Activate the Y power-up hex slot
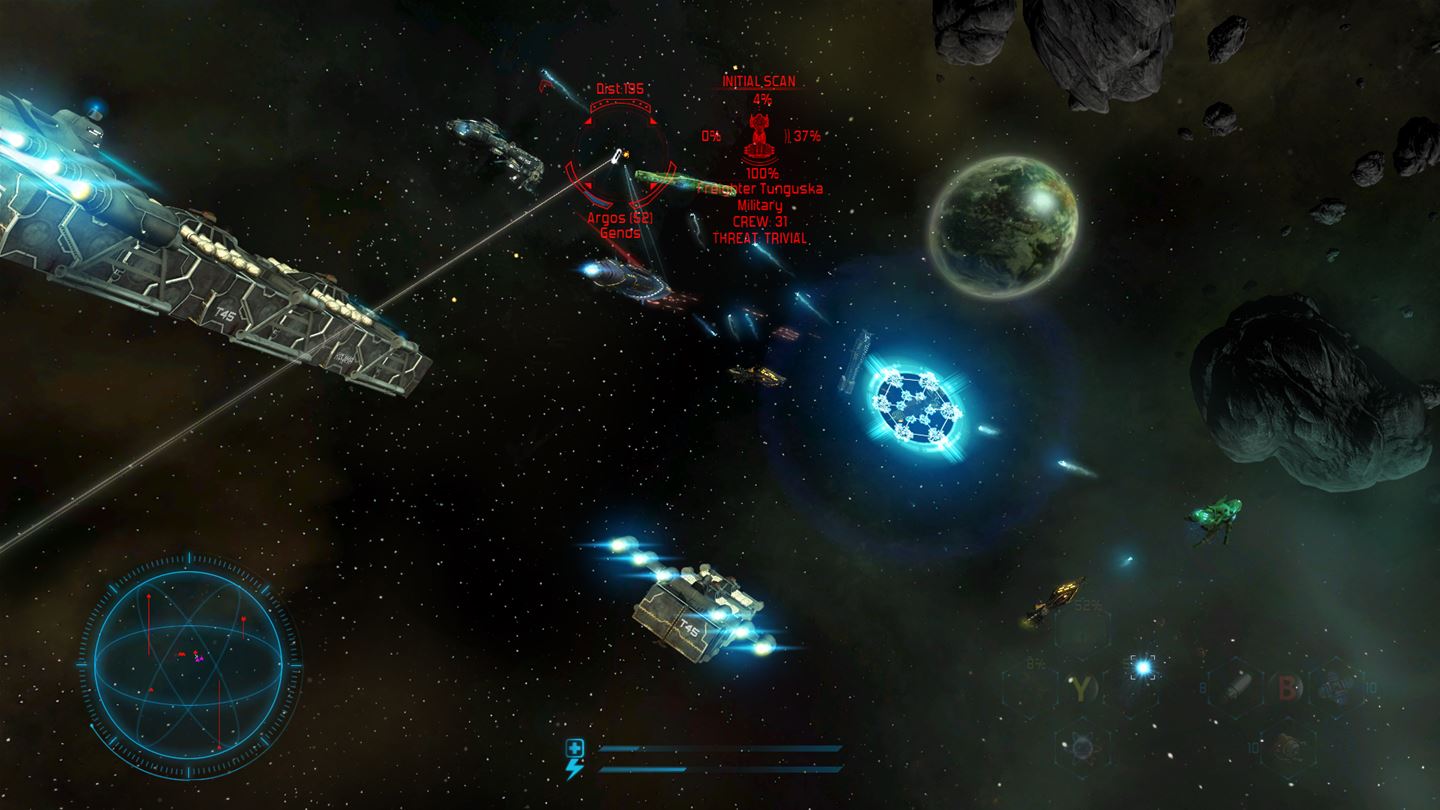This screenshot has height=810, width=1440. click(x=1081, y=687)
